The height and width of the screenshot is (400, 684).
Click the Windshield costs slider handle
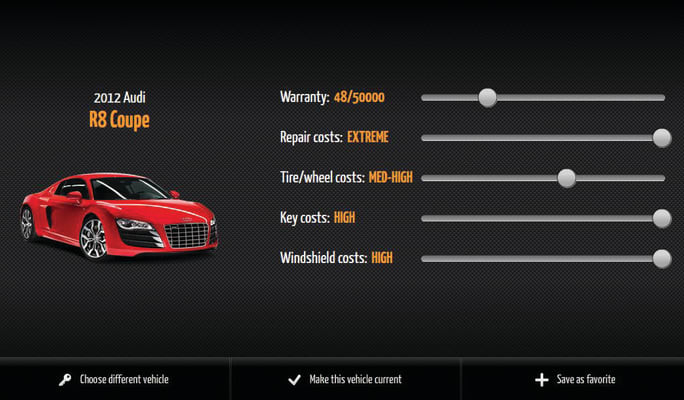pyautogui.click(x=661, y=258)
